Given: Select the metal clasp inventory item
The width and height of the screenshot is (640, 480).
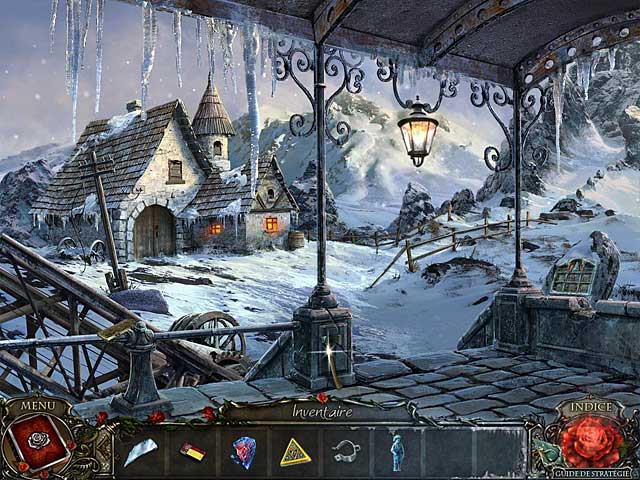Looking at the screenshot, I should (x=346, y=451).
